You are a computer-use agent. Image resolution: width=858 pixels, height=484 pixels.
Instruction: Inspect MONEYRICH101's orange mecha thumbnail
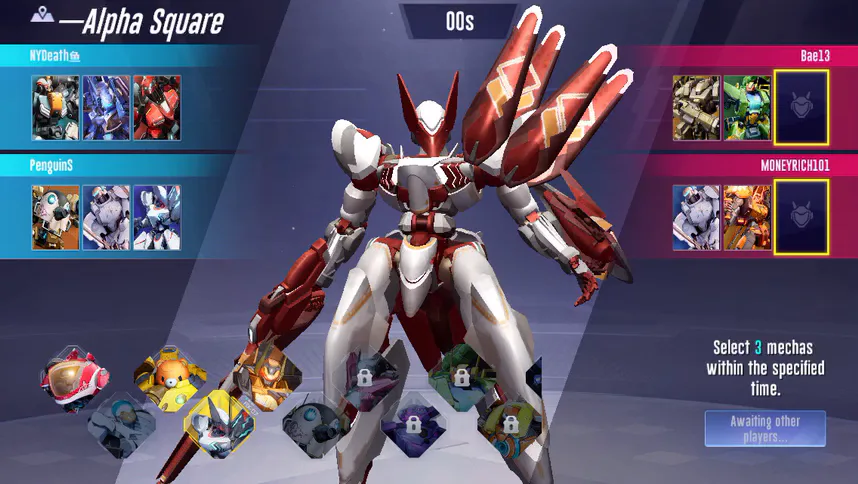(x=747, y=216)
